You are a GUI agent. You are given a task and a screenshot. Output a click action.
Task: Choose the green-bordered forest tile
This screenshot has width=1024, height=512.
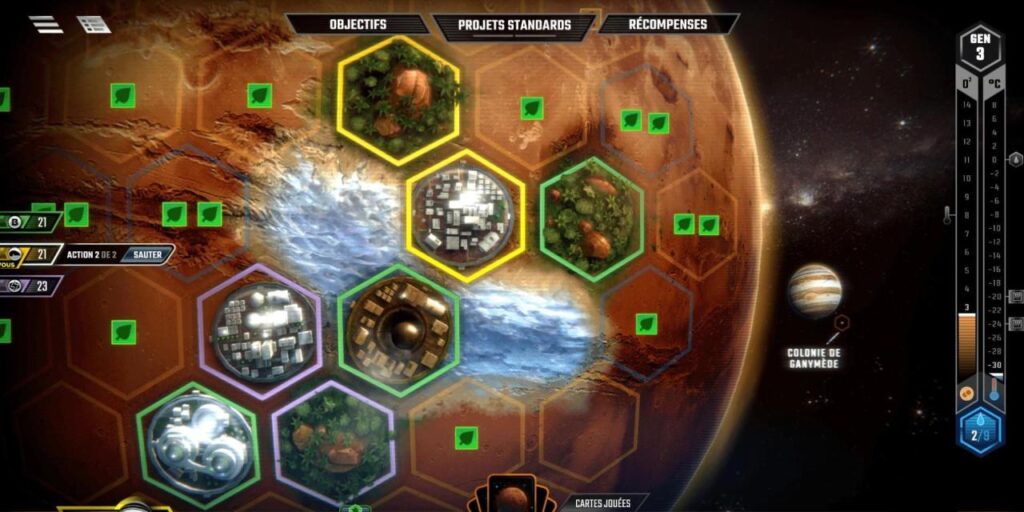[x=590, y=218]
